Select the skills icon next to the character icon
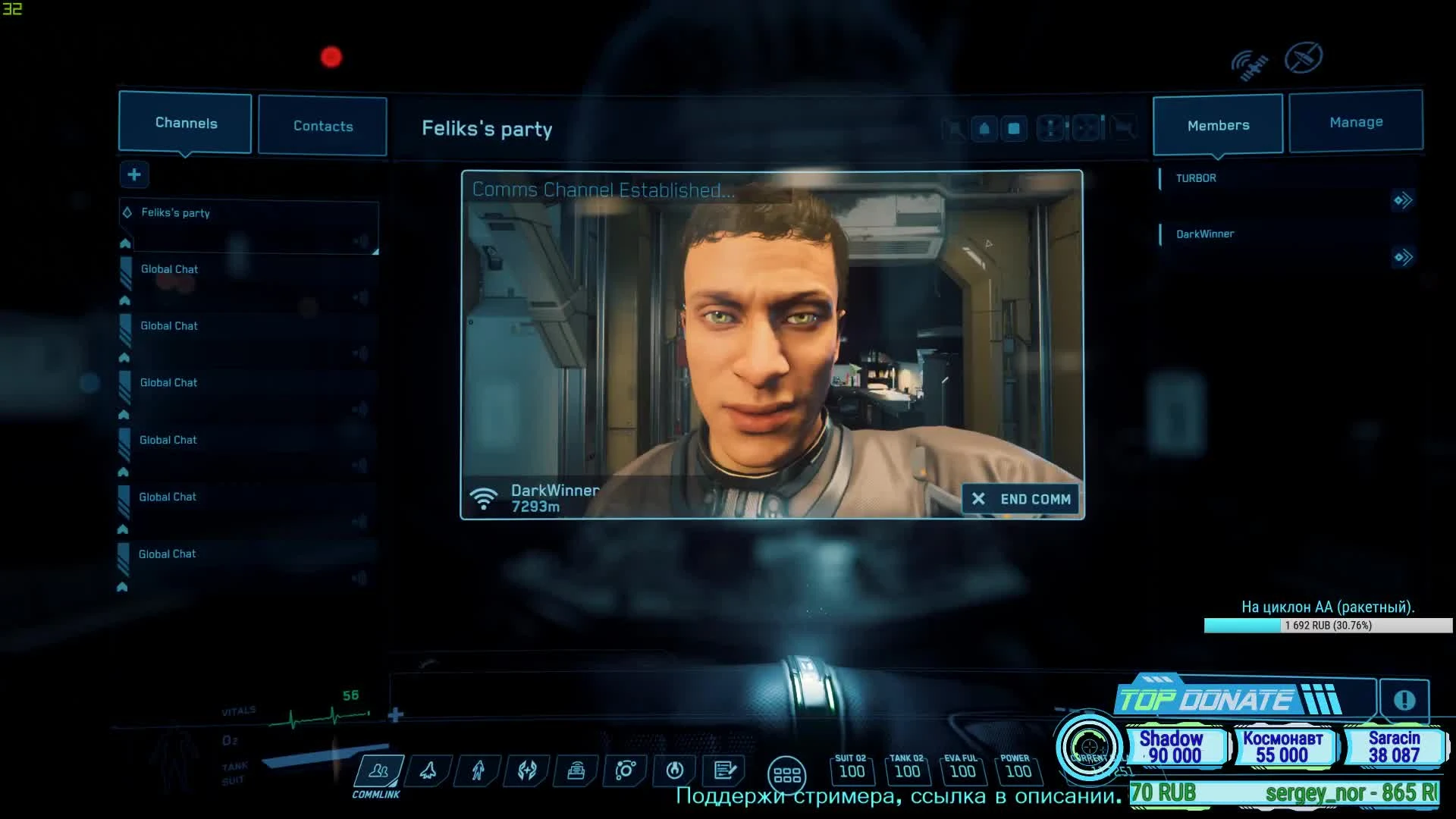The height and width of the screenshot is (819, 1456). tap(526, 770)
